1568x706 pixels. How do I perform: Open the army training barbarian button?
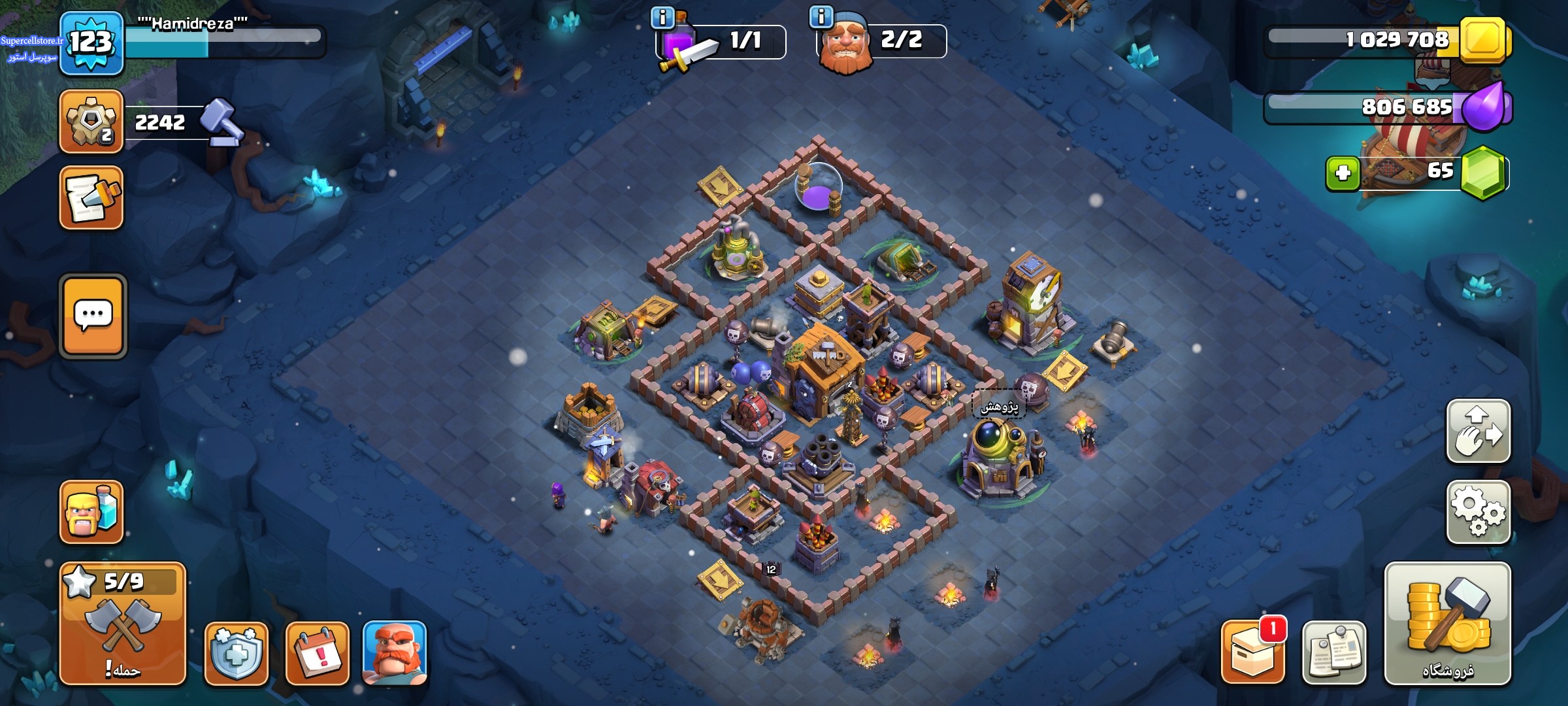click(x=91, y=513)
